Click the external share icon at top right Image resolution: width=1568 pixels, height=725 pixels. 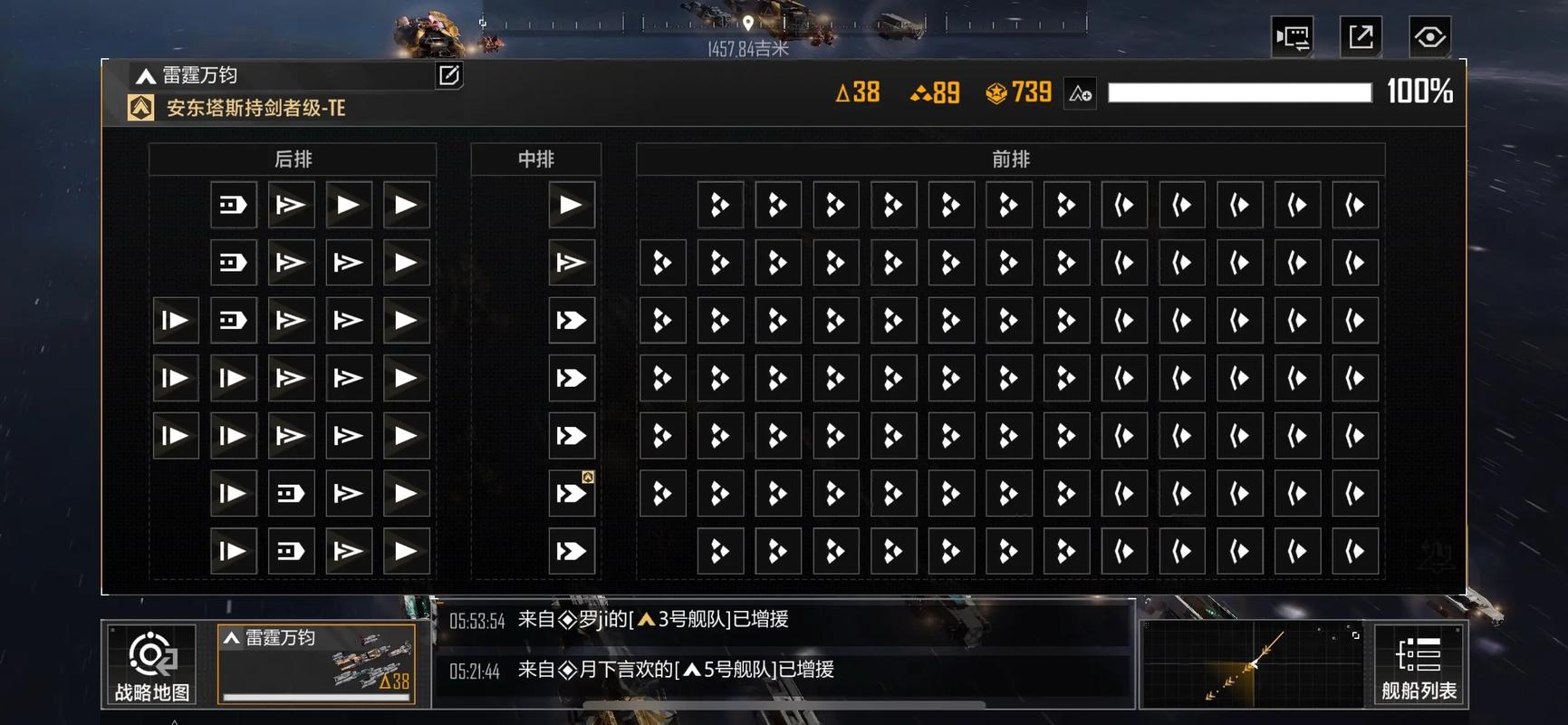click(x=1361, y=36)
